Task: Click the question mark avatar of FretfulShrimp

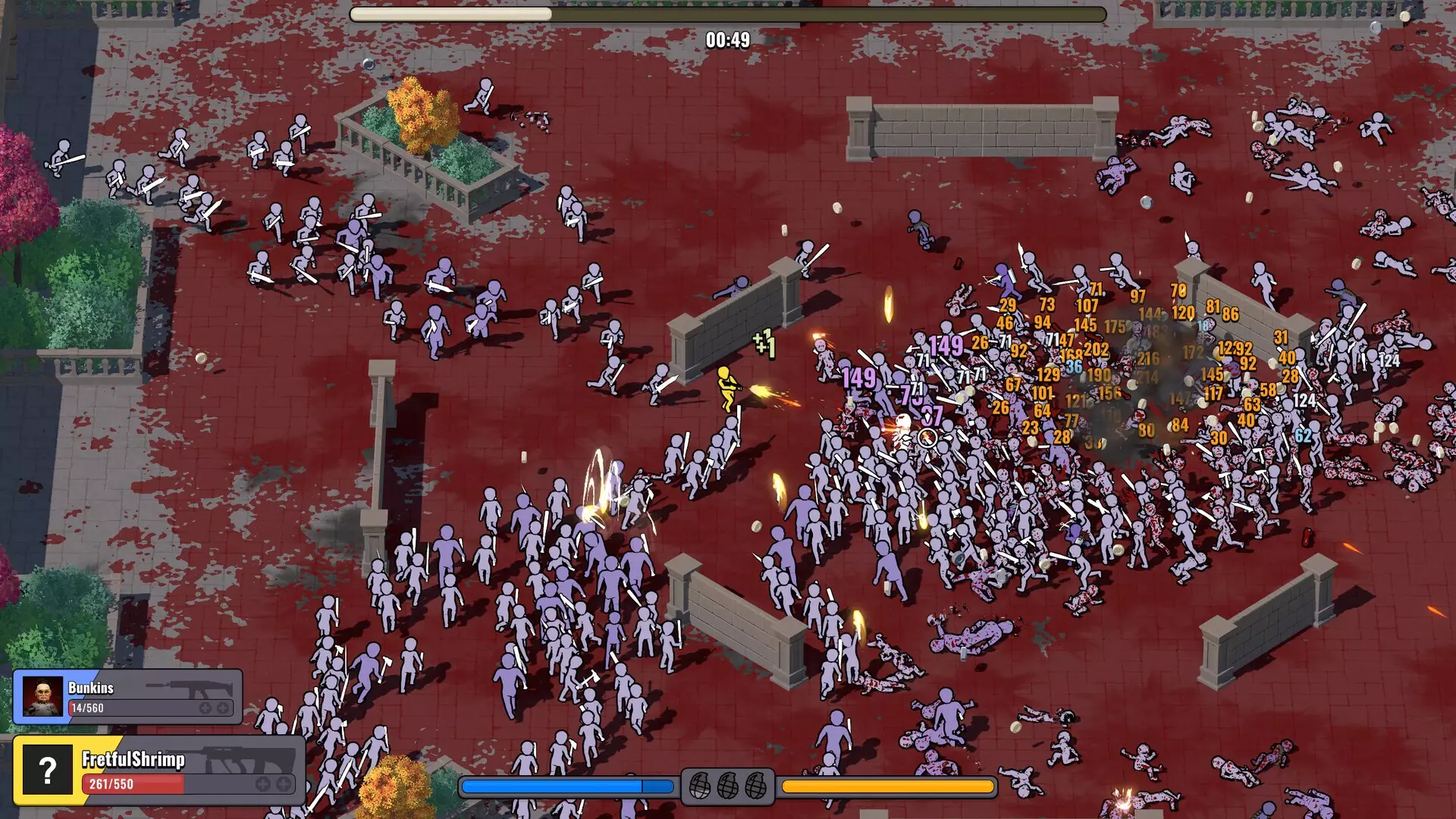Action: point(48,768)
